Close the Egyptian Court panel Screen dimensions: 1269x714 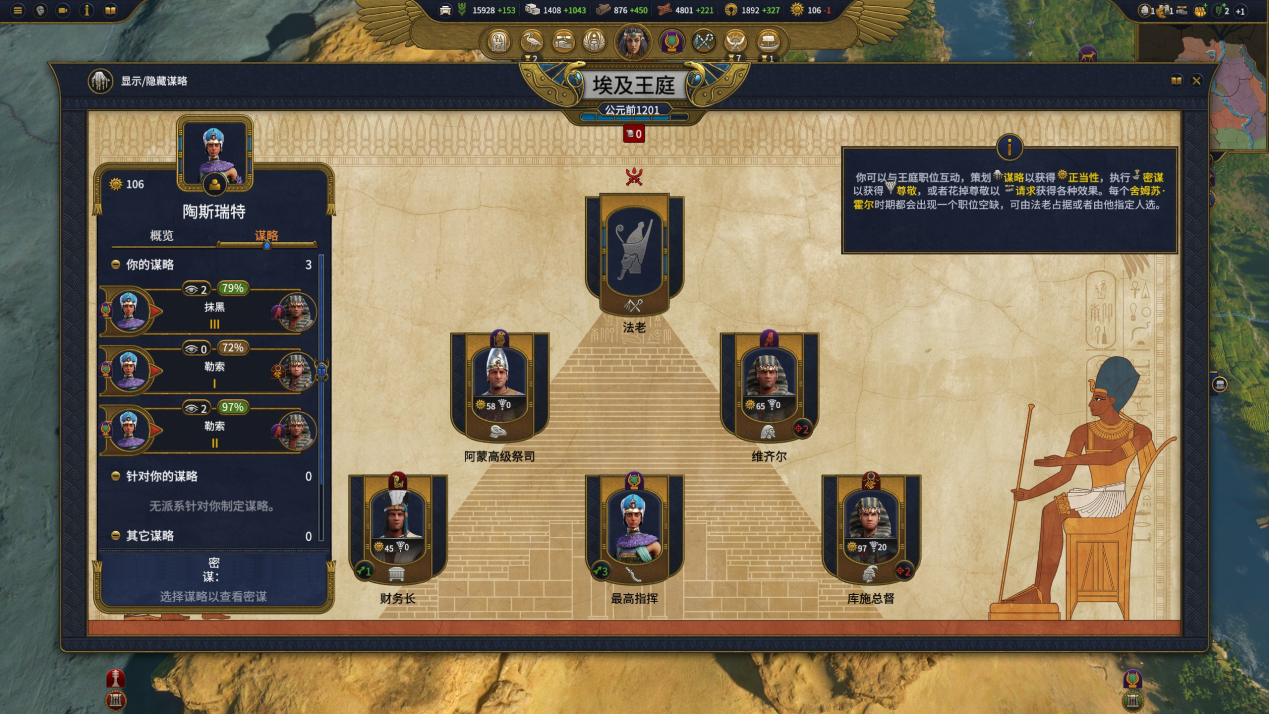1196,81
